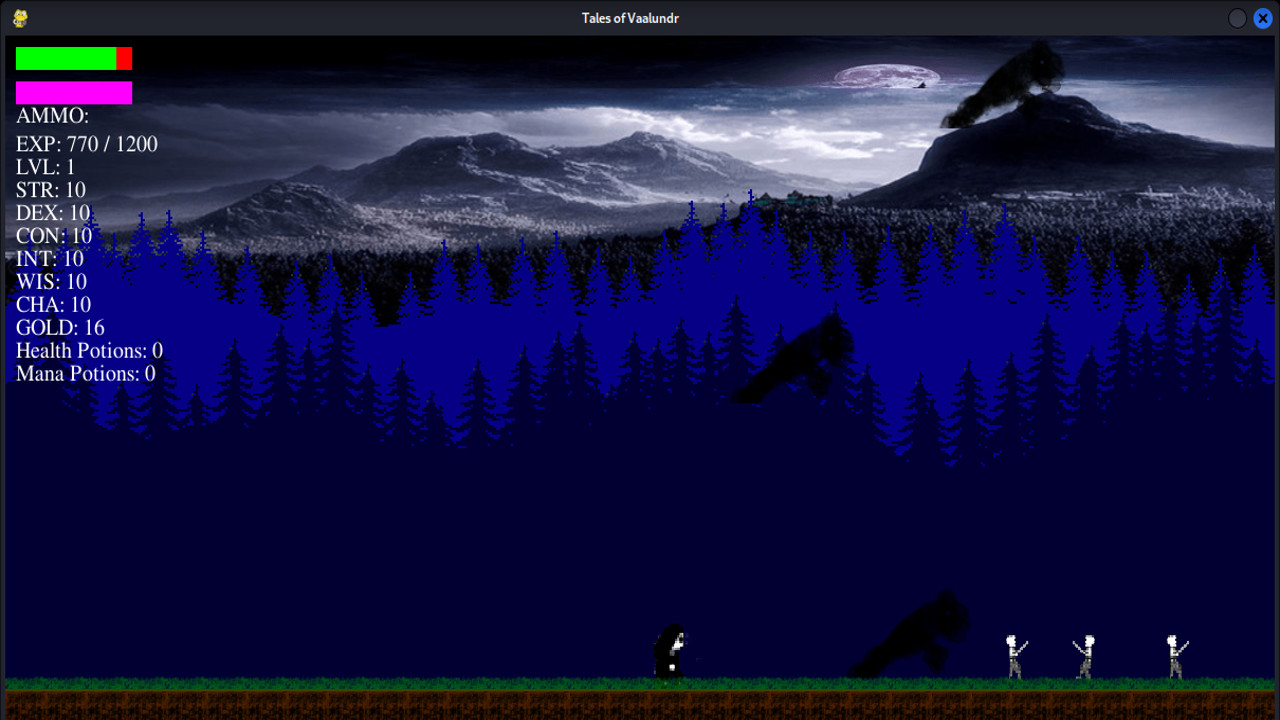Image resolution: width=1280 pixels, height=720 pixels.
Task: Attack the rightmost skeleton enemy
Action: click(x=1173, y=652)
